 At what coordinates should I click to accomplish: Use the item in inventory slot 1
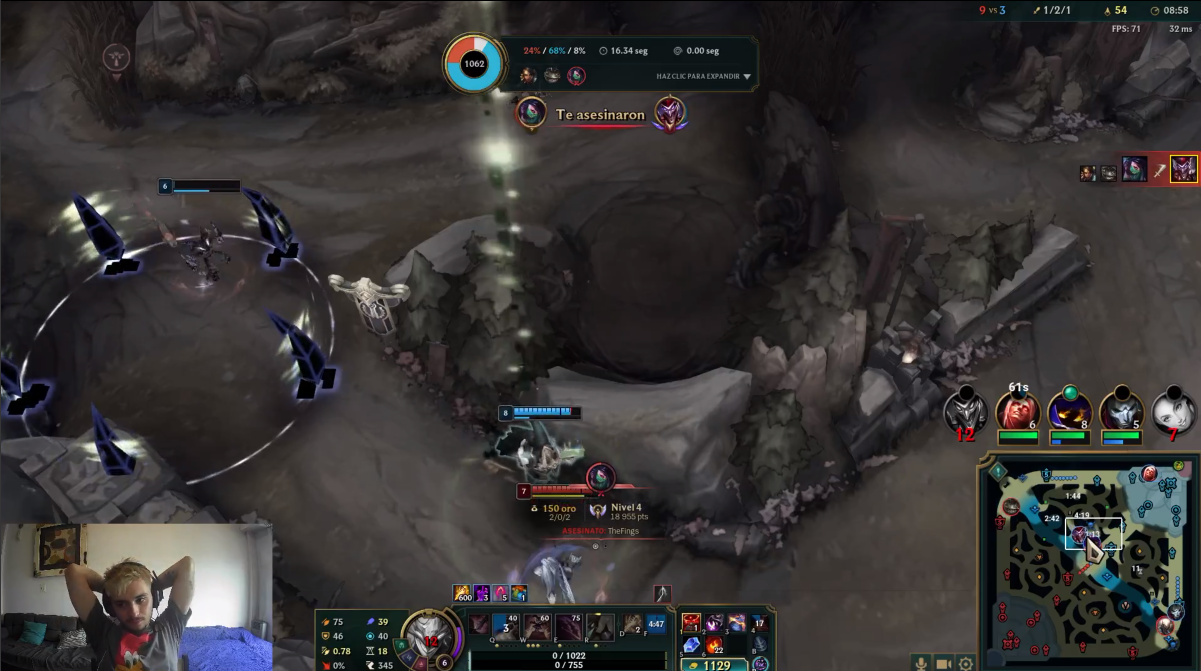pos(691,624)
